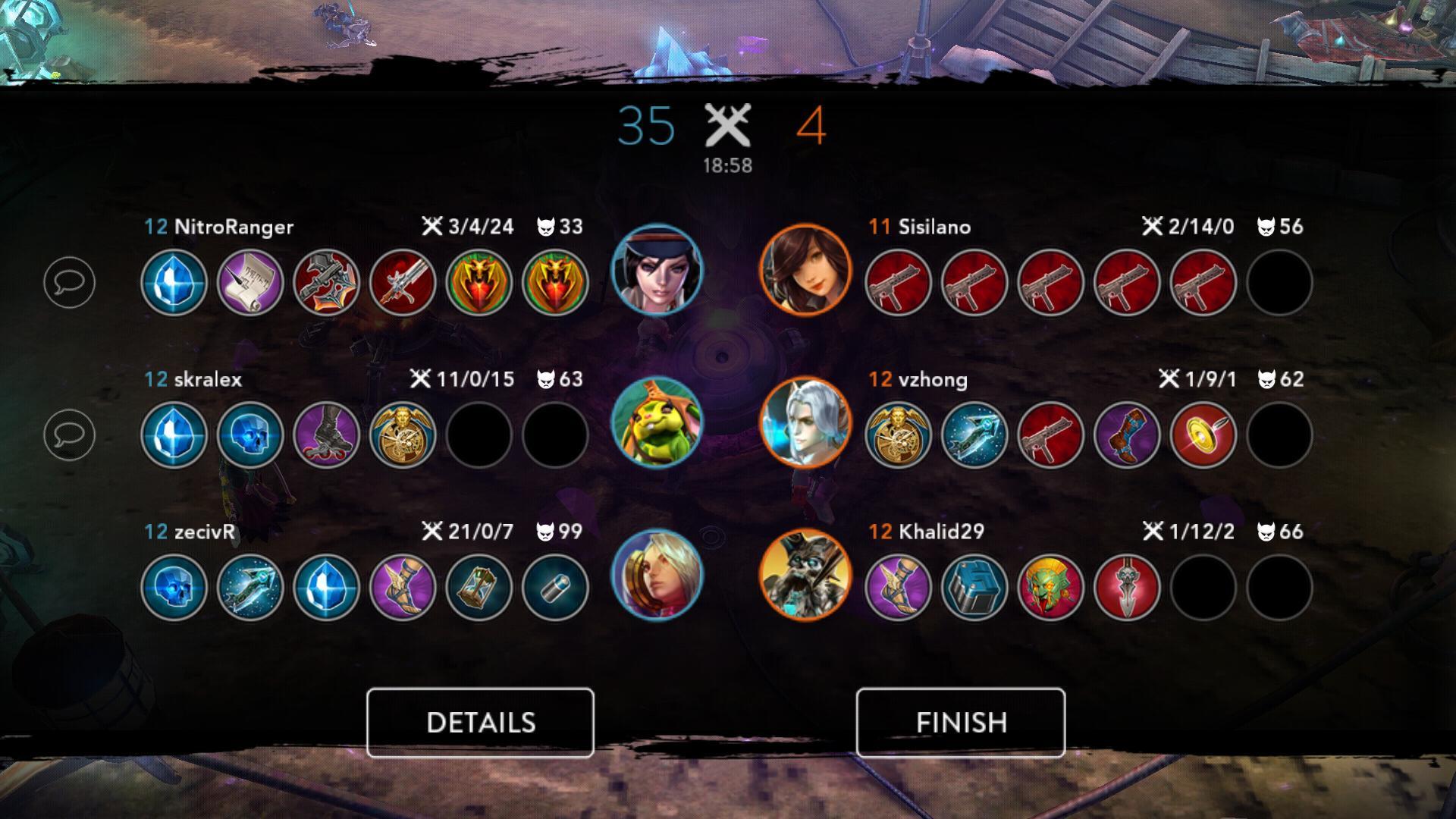Inspect vzhong's Aftershock blade item
1456x819 pixels.
(976, 435)
